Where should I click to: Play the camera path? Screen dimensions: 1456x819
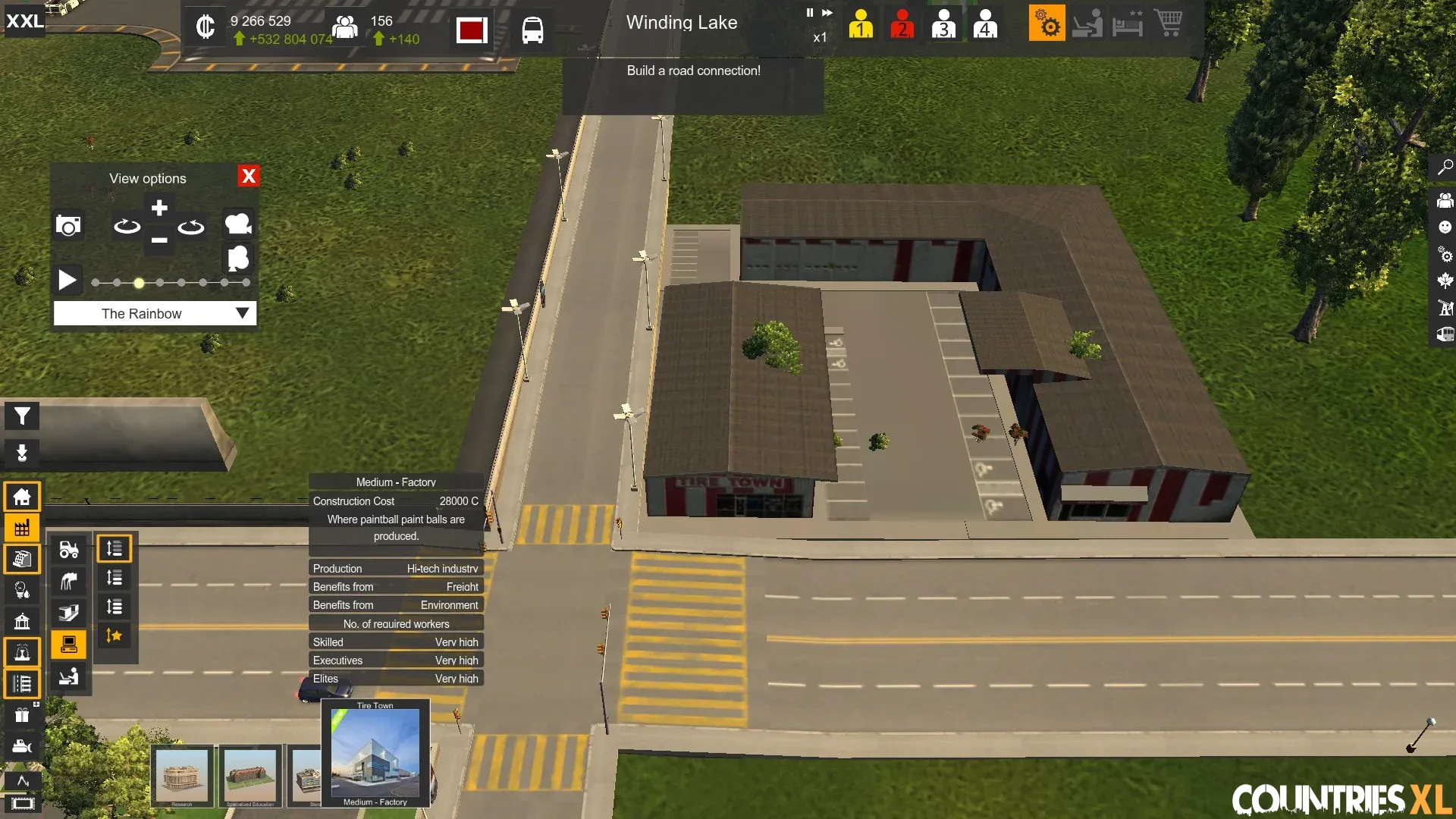(x=67, y=281)
